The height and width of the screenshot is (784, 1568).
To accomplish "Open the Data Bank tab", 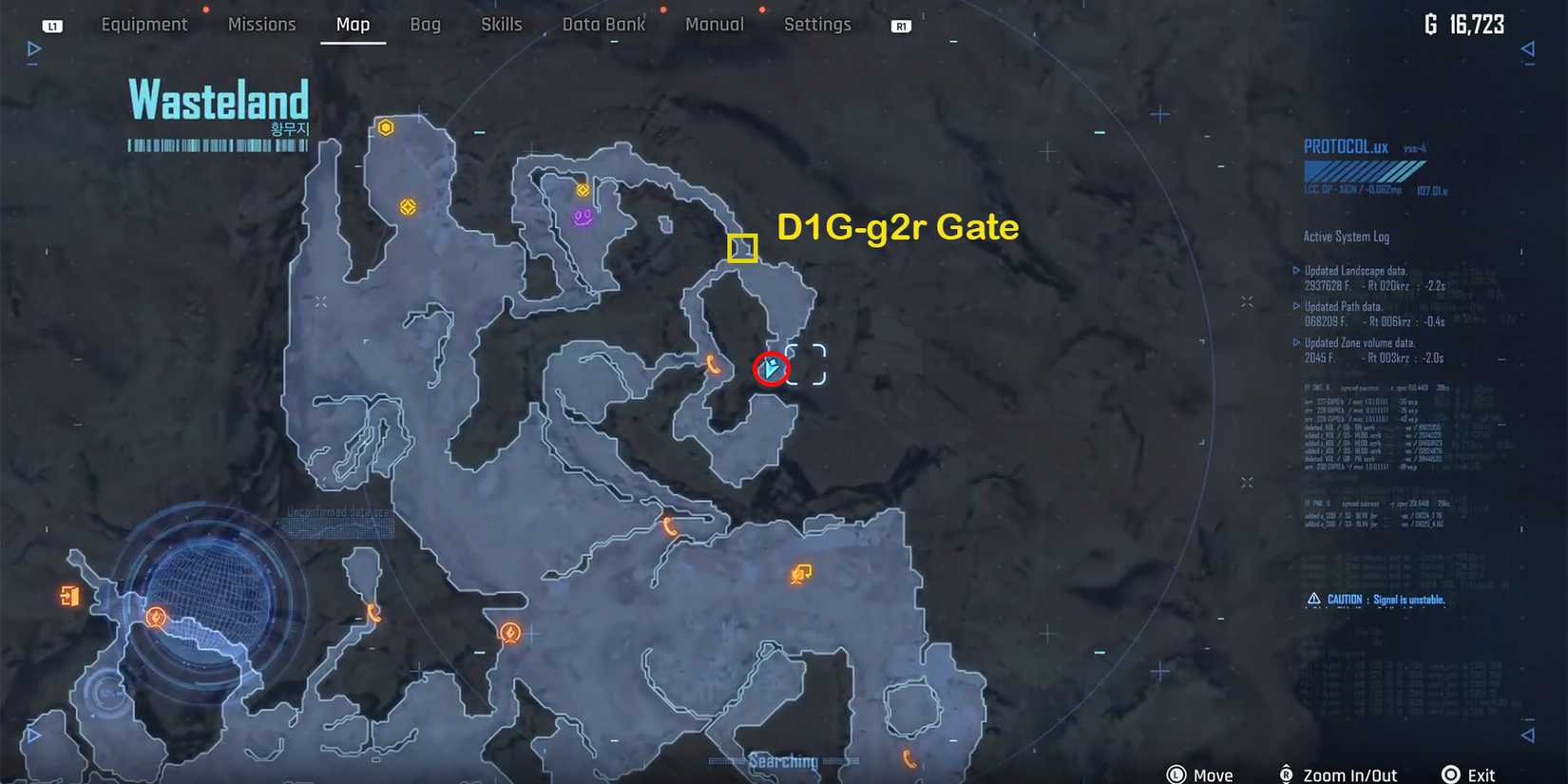I will (603, 24).
